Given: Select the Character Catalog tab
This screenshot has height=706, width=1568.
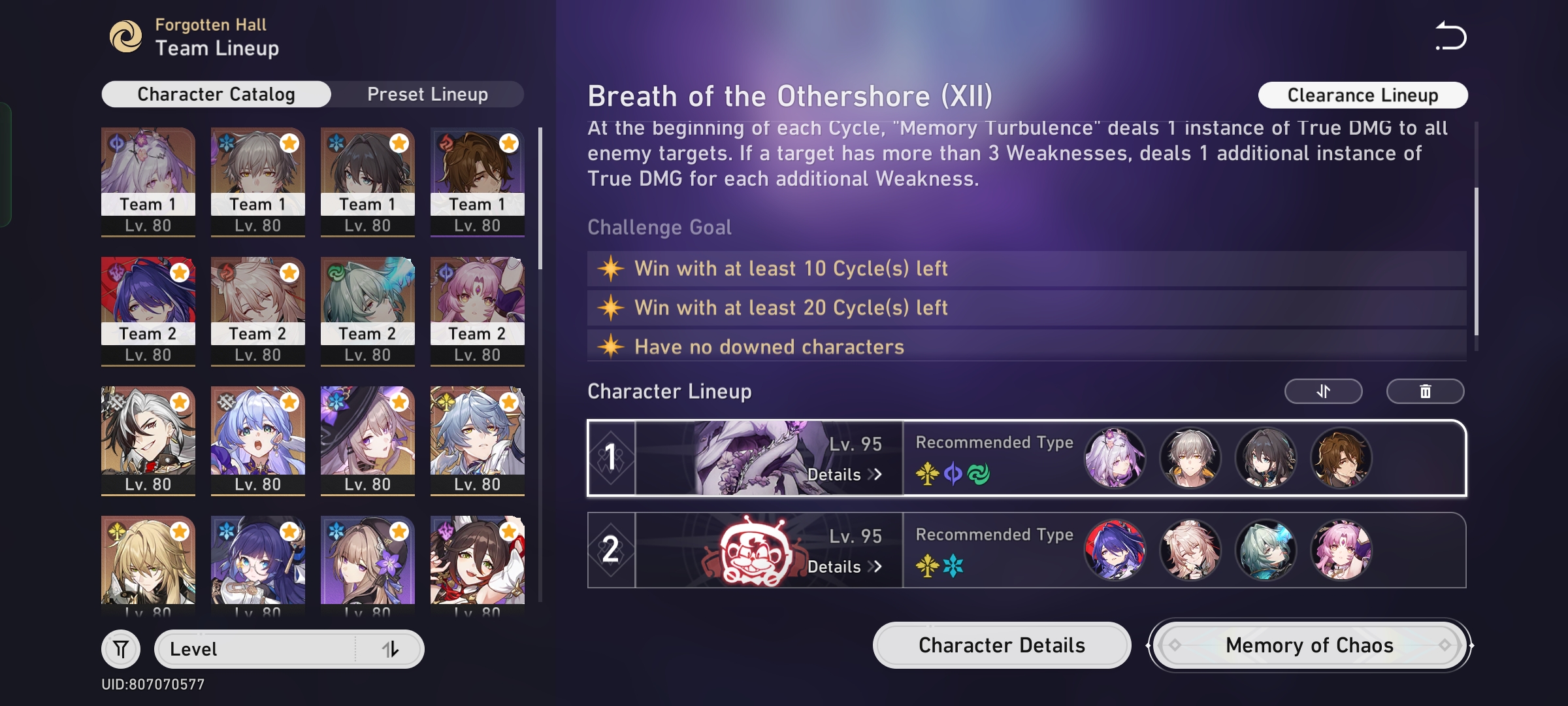Looking at the screenshot, I should coord(215,93).
